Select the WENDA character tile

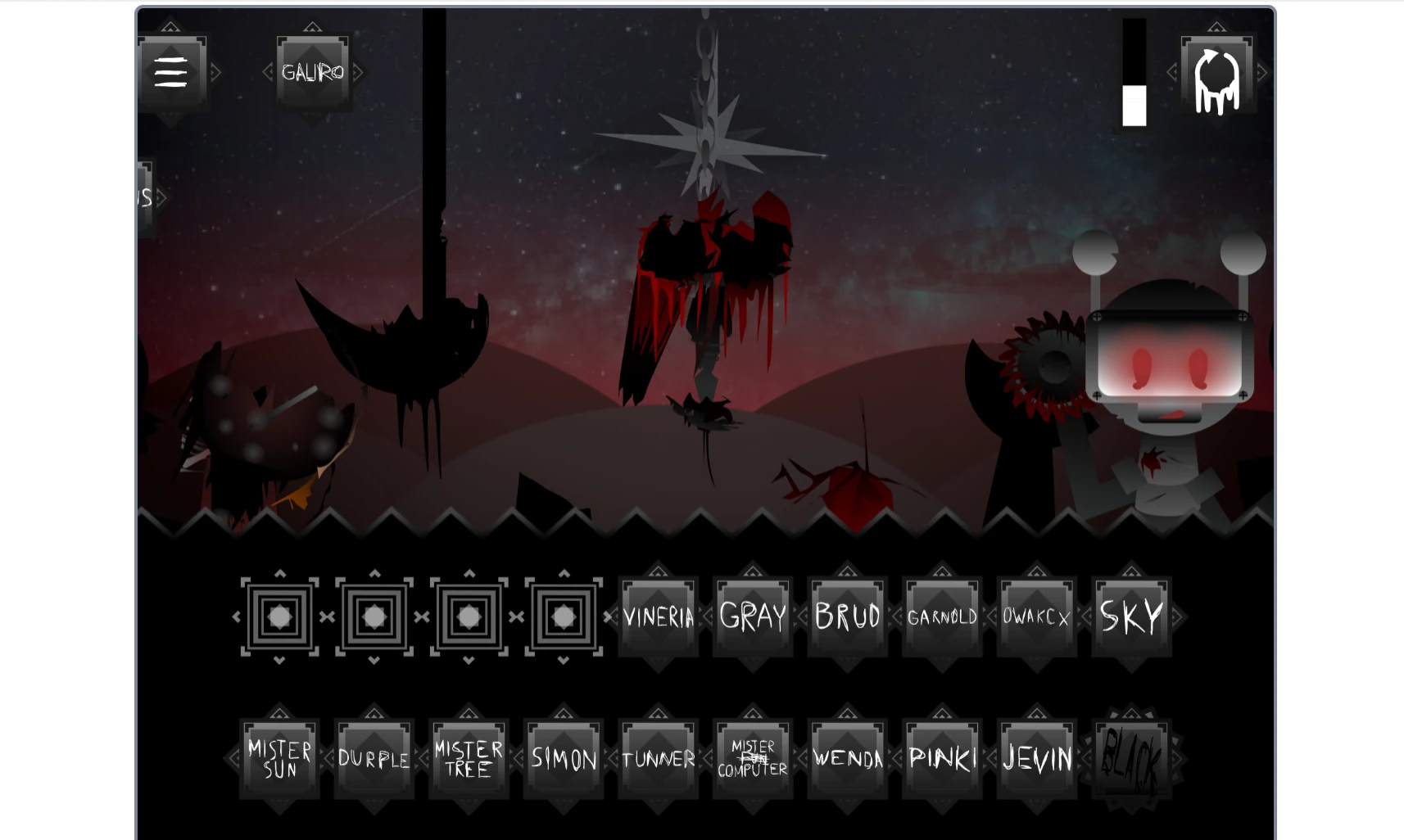click(847, 759)
